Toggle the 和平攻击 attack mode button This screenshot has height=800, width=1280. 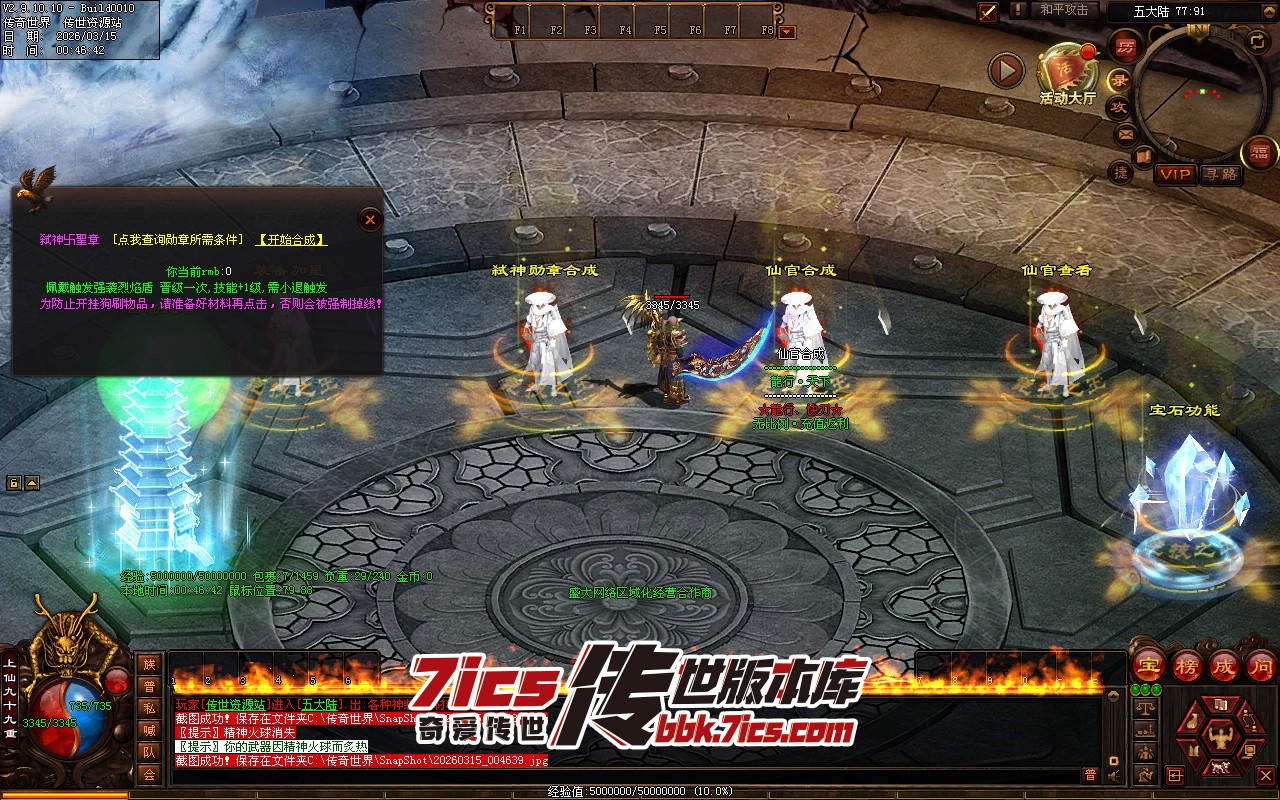(x=1063, y=10)
